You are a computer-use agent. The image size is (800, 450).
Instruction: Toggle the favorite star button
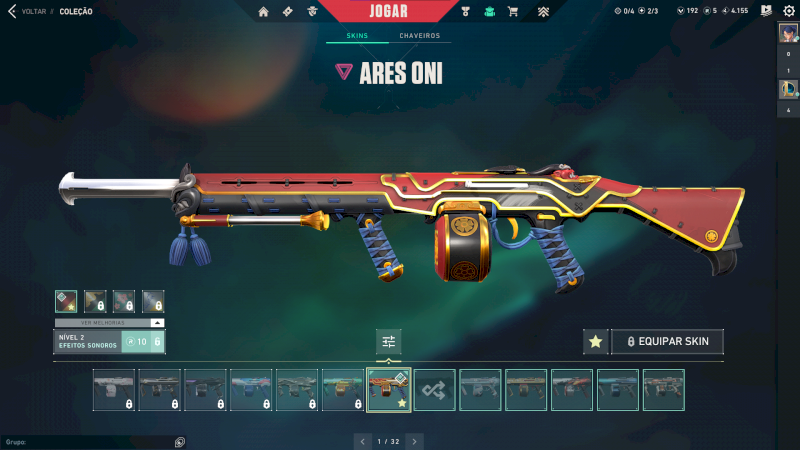[x=596, y=342]
